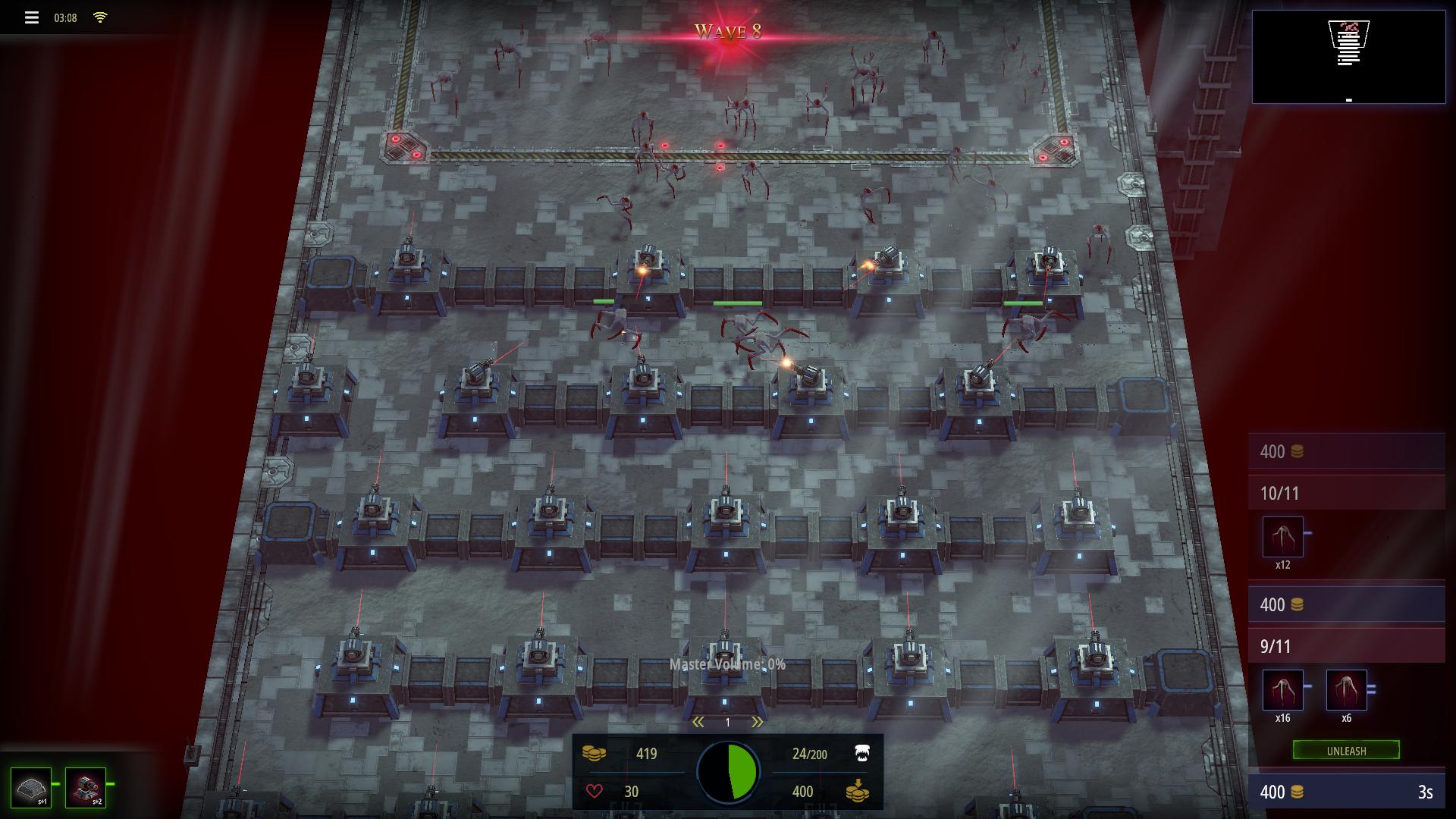Image resolution: width=1456 pixels, height=819 pixels.
Task: Click the income coins icon beside 400
Action: (x=858, y=791)
